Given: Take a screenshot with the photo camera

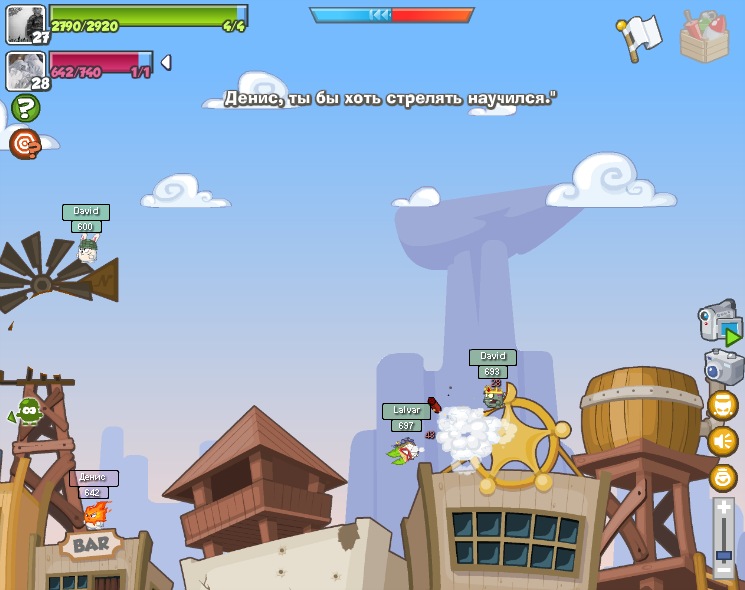Looking at the screenshot, I should pos(723,366).
